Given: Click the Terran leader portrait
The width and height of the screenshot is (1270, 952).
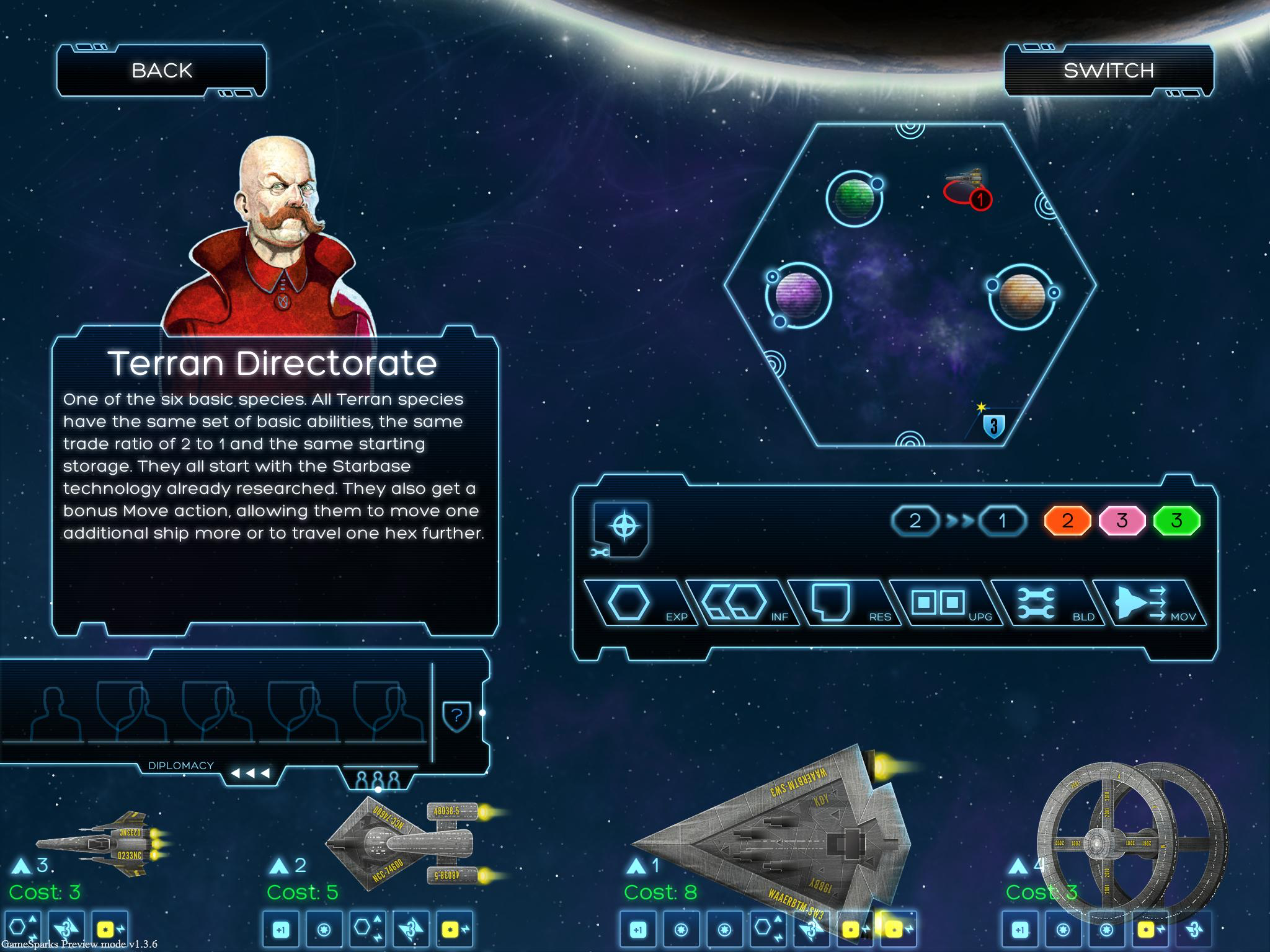Looking at the screenshot, I should (276, 236).
